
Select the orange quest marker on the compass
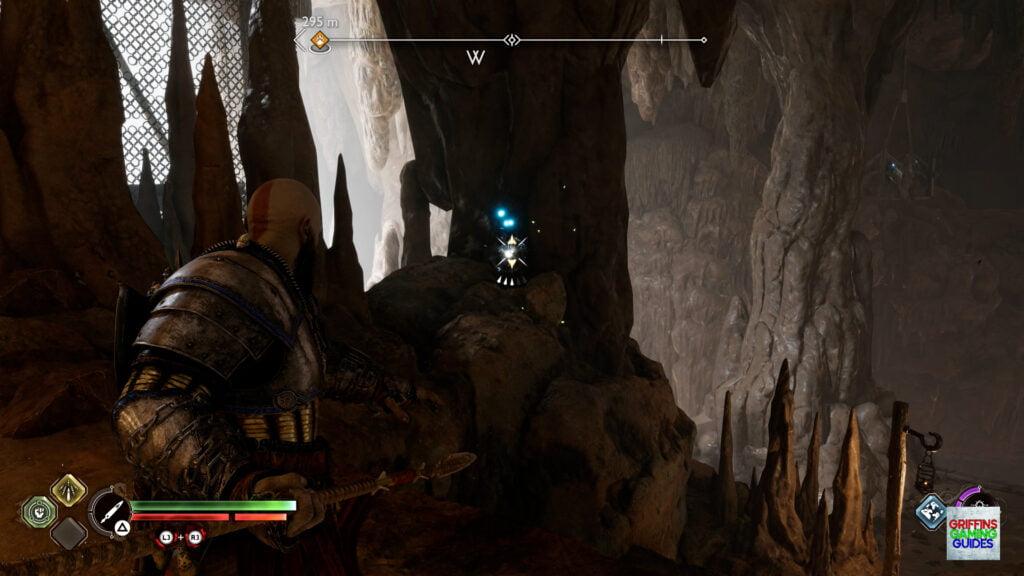pos(319,41)
